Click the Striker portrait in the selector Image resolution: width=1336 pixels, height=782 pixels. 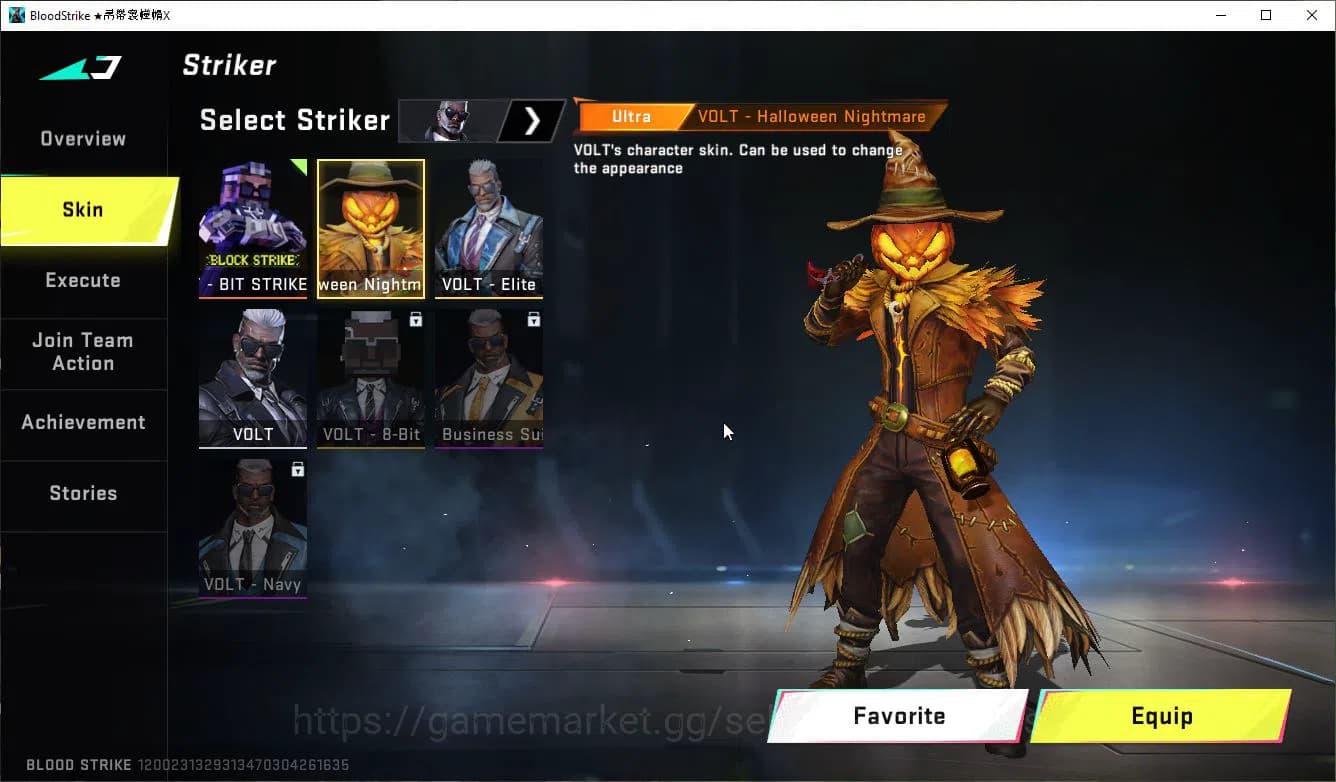[x=450, y=120]
